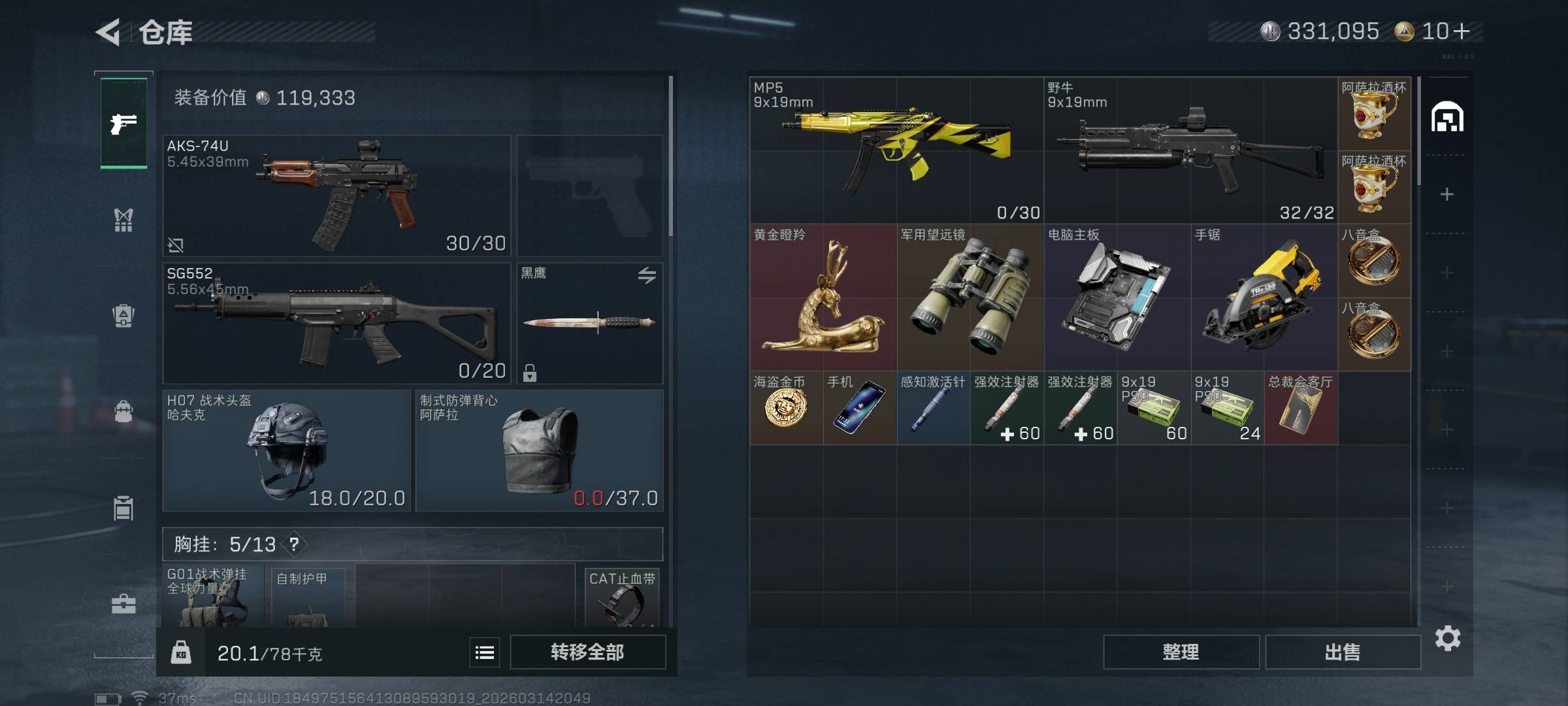This screenshot has width=1568, height=706.
Task: Open the 胸挂 question mark help
Action: 295,544
